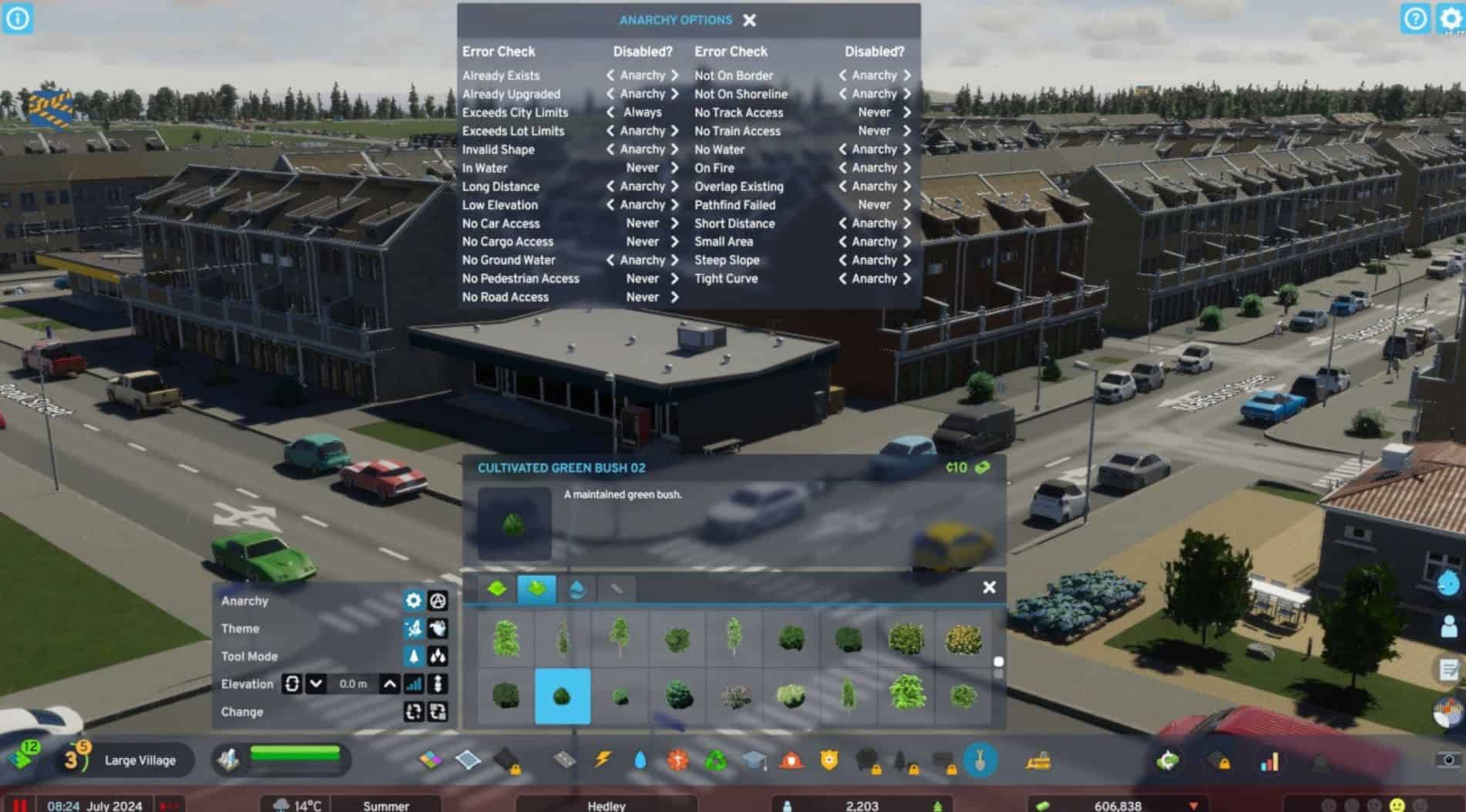The image size is (1466, 812).
Task: Raise elevation with the up arrow
Action: point(390,684)
